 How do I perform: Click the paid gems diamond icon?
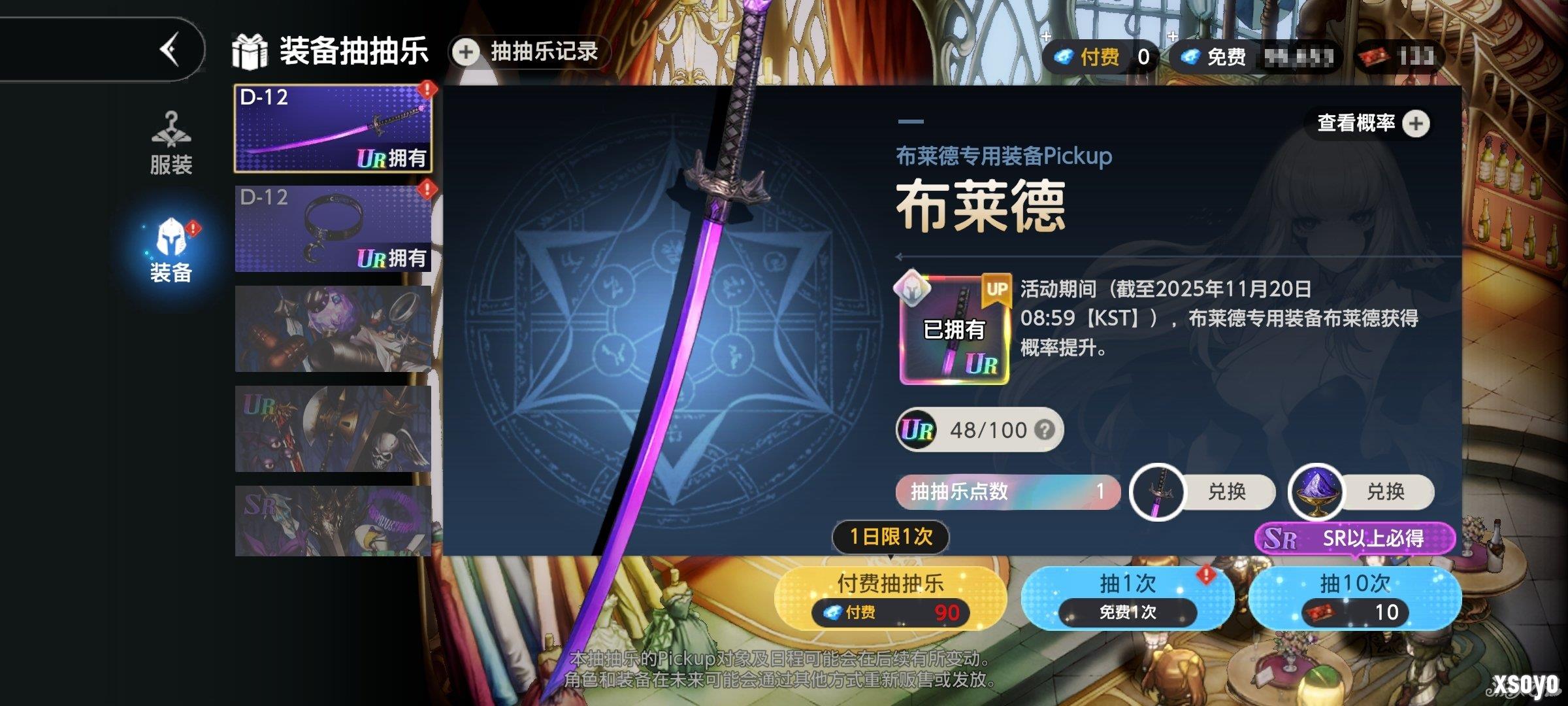1065,56
